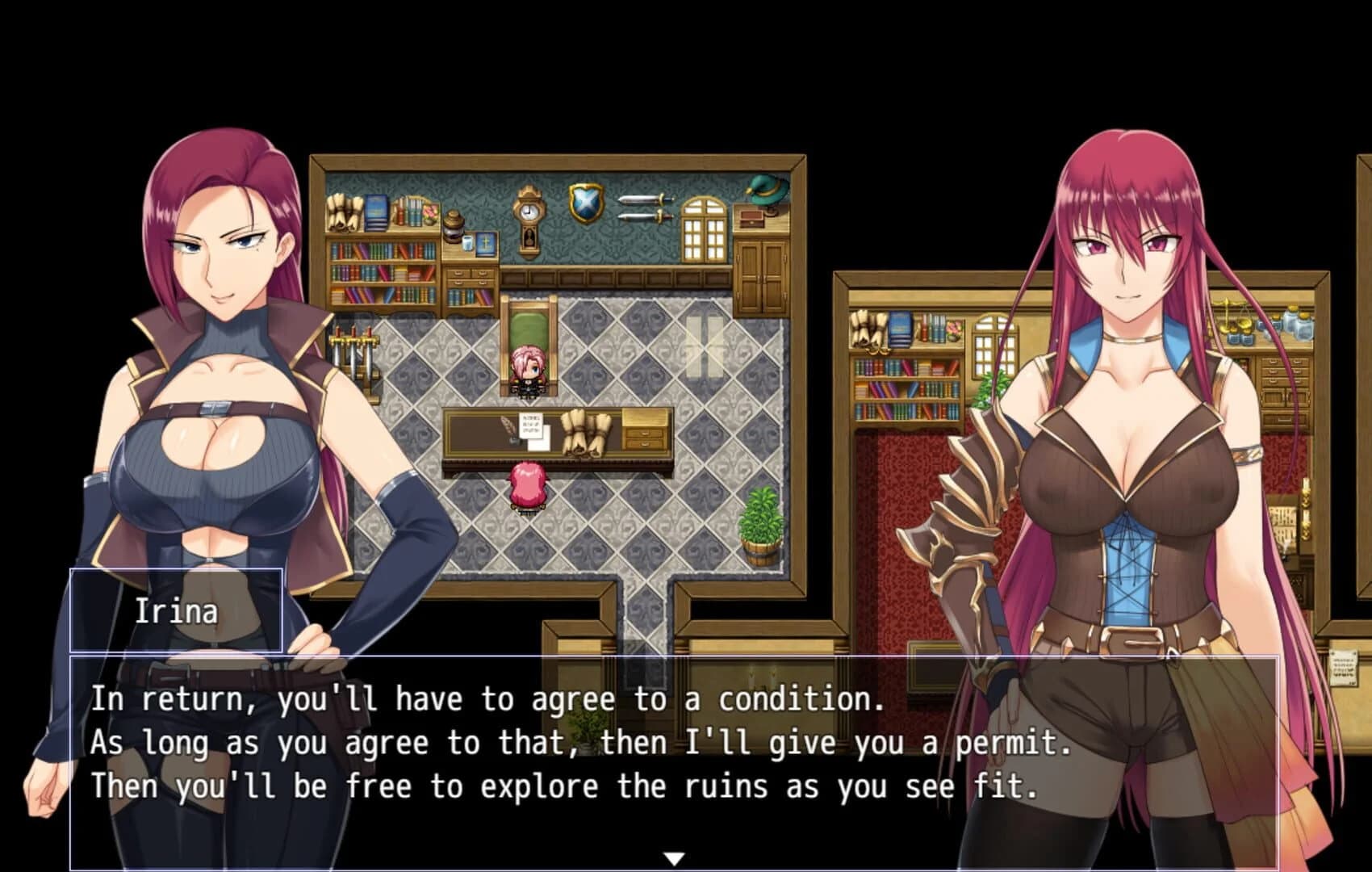
Task: Click the grandfather clock on the wall
Action: tap(530, 213)
